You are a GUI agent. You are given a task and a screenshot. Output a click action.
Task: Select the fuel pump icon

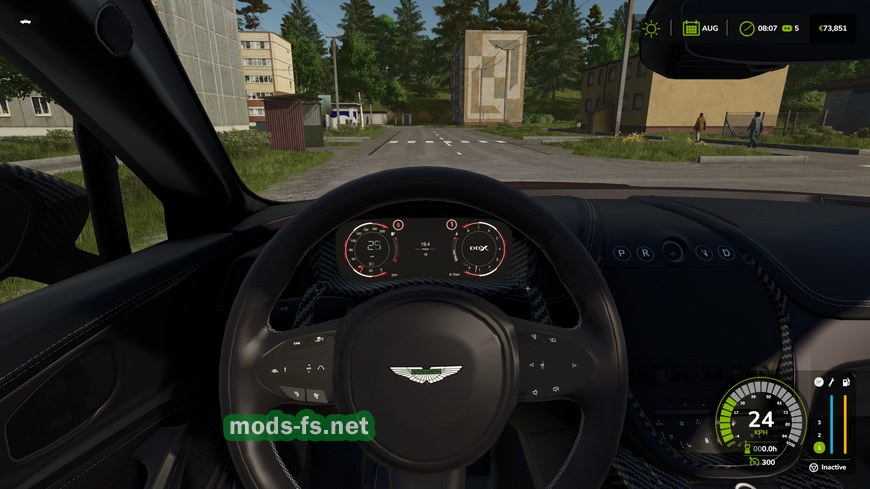[846, 381]
